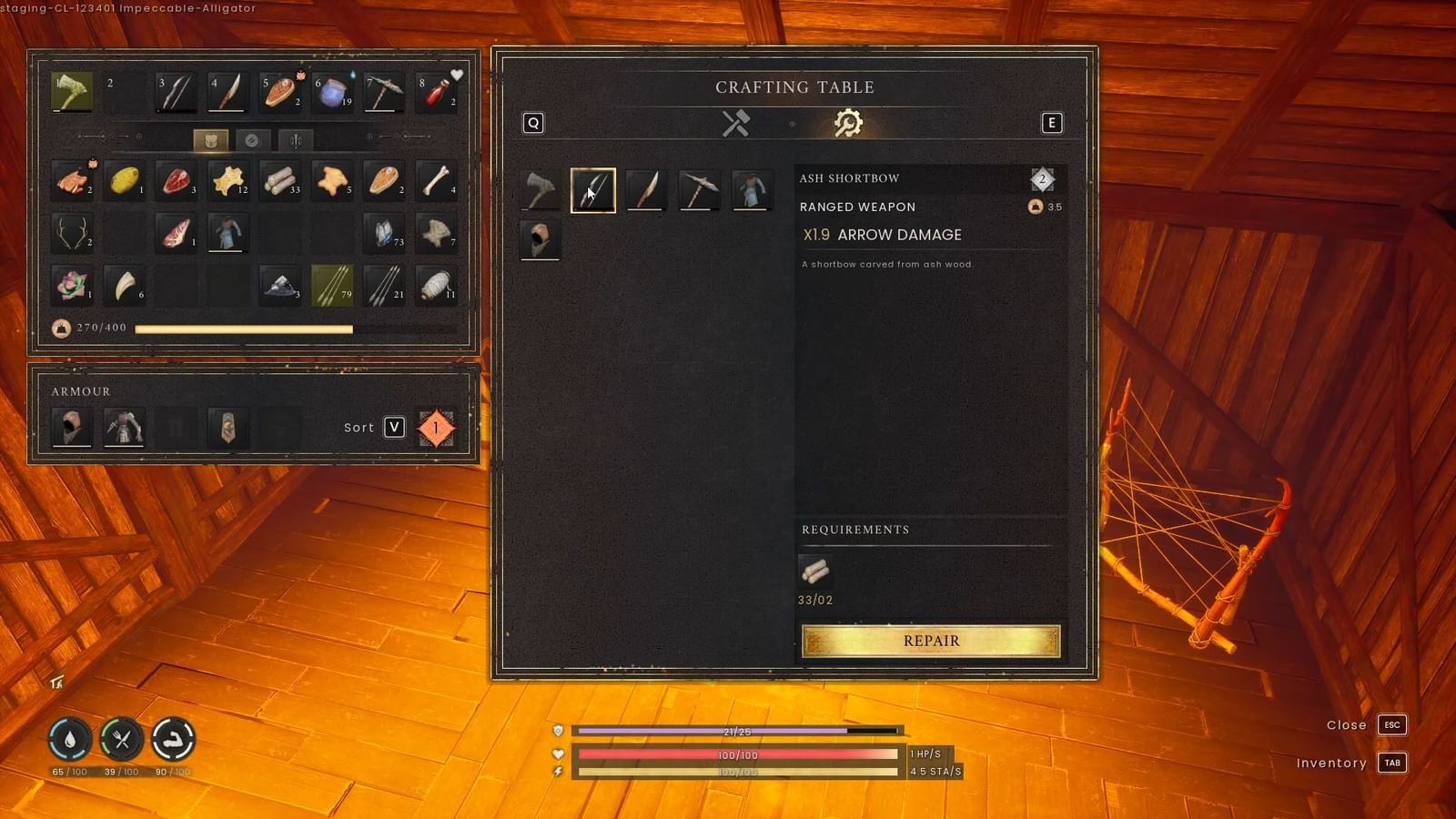Select the hood in the repair list
The height and width of the screenshot is (819, 1456).
[x=541, y=240]
